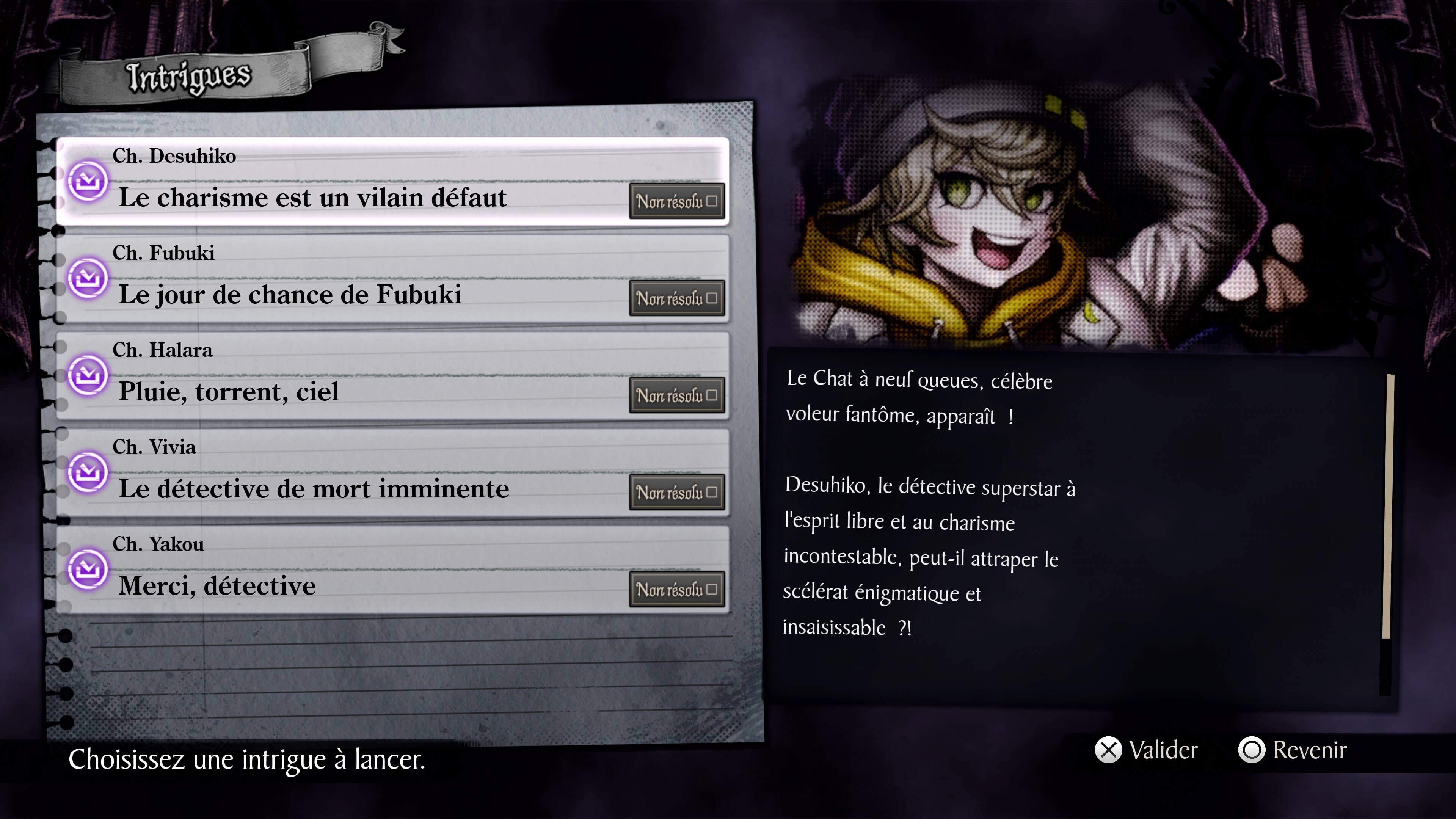
Task: Select the Ch. Desuhiko intrigue entry
Action: coord(392,182)
